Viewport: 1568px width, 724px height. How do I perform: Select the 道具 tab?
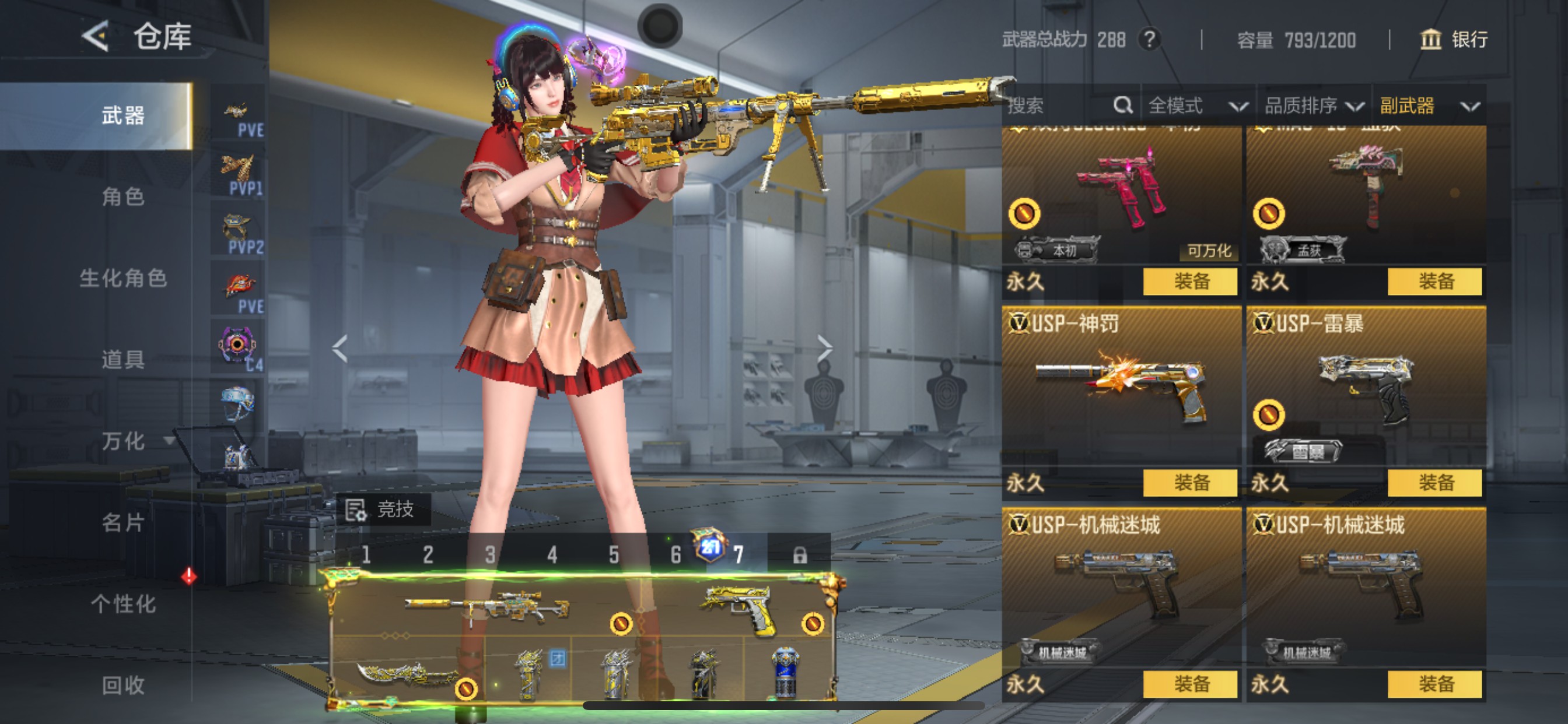click(x=123, y=360)
